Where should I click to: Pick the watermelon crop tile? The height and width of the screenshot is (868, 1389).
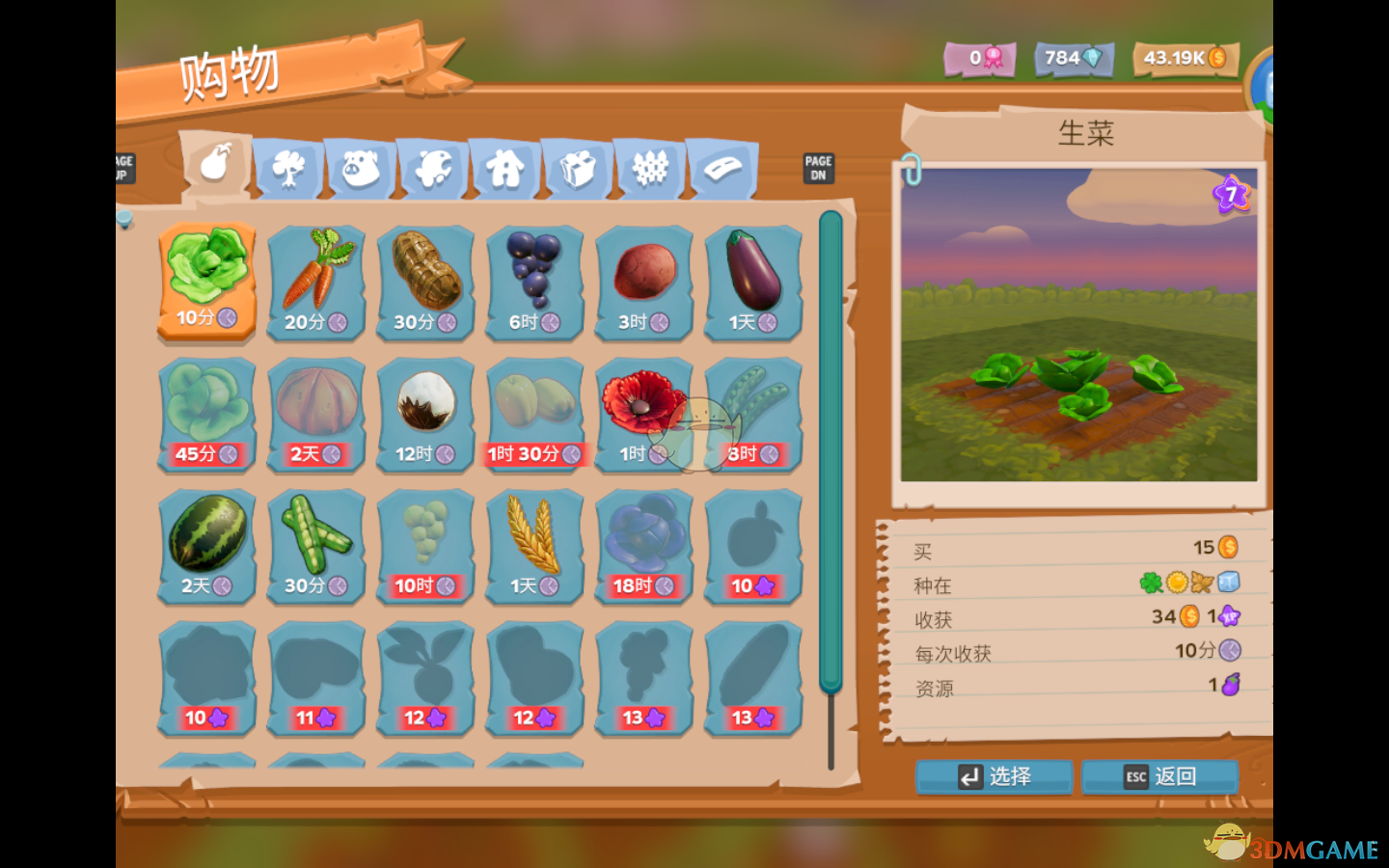pos(206,546)
